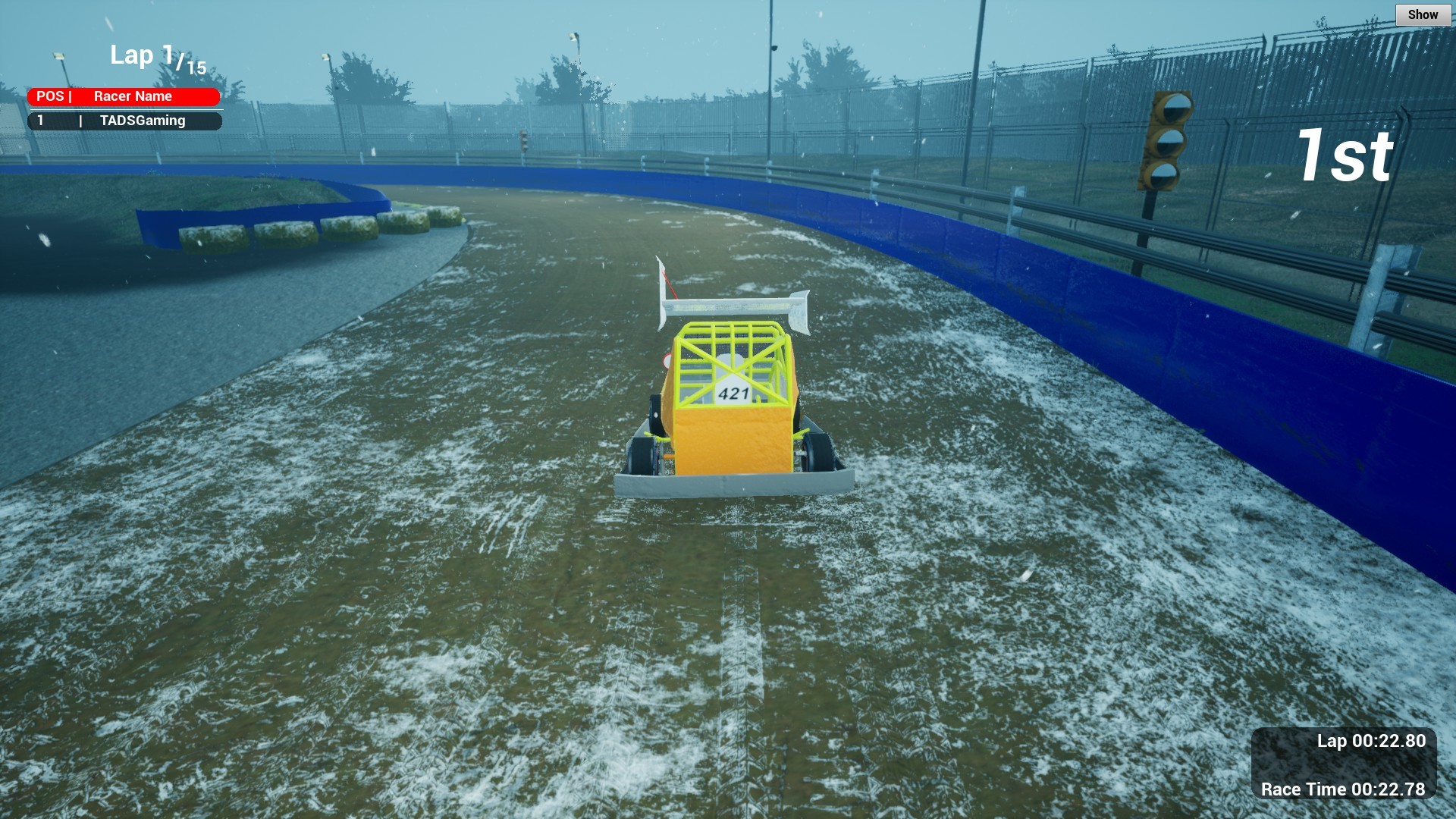Click the red POS | Racer Name header
This screenshot has height=819, width=1456.
coord(125,96)
